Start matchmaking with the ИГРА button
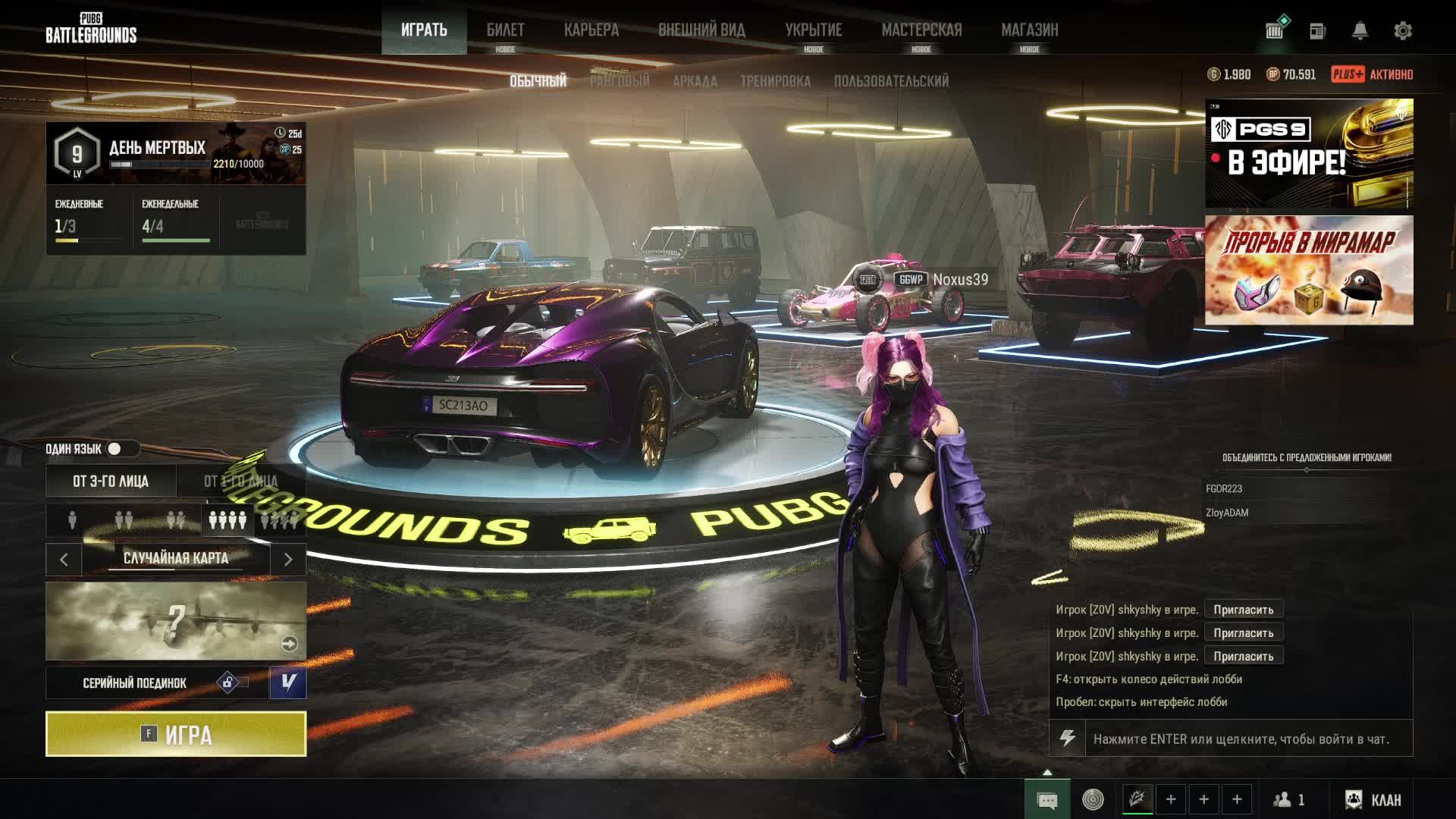Viewport: 1456px width, 819px height. (x=176, y=734)
